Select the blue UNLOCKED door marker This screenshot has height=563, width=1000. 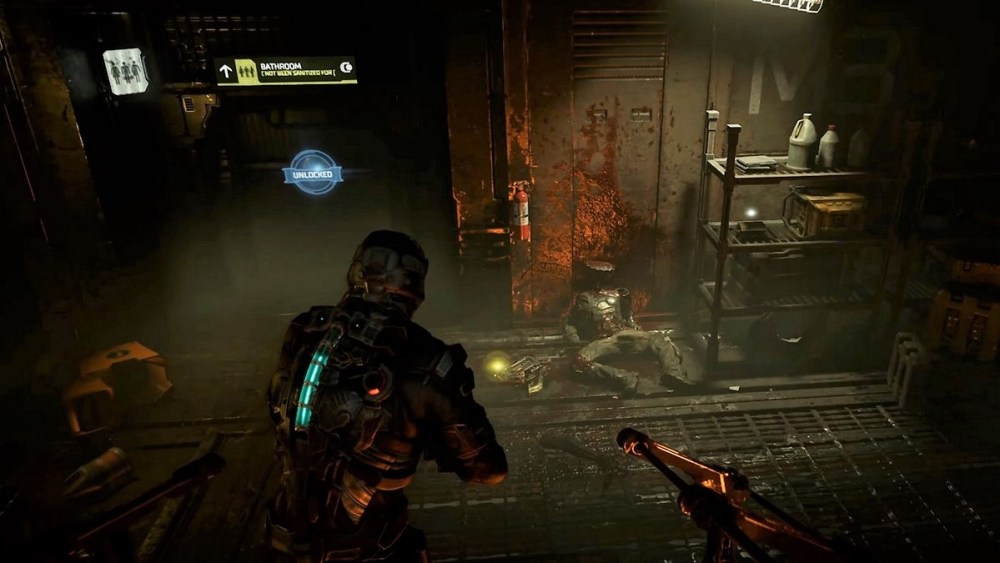coord(313,172)
